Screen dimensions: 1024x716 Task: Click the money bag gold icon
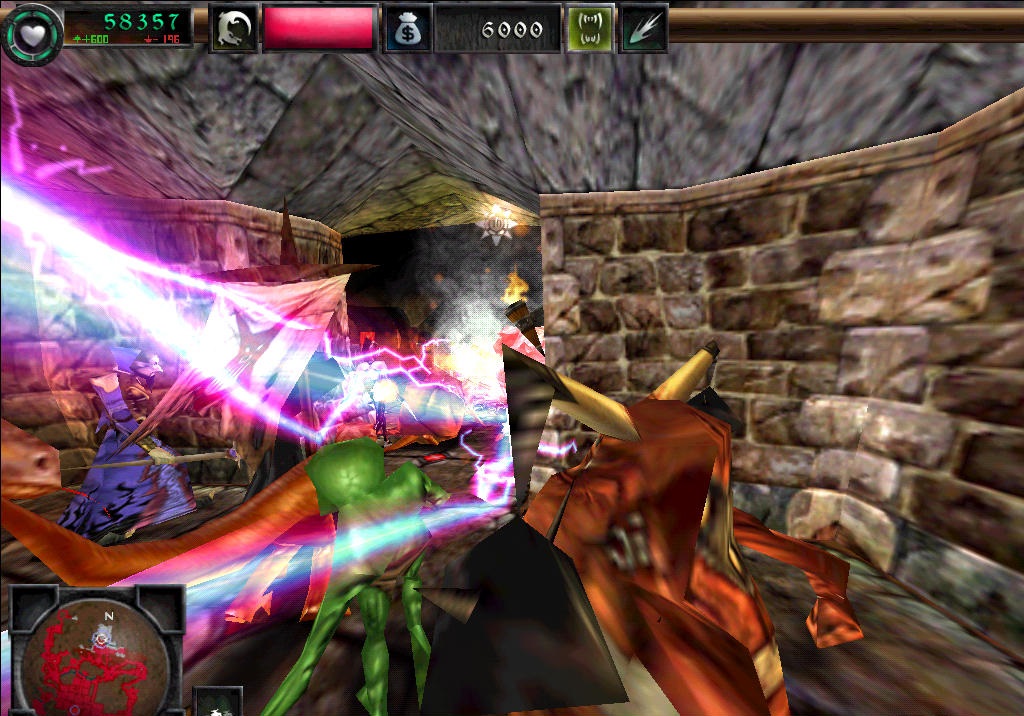click(408, 29)
